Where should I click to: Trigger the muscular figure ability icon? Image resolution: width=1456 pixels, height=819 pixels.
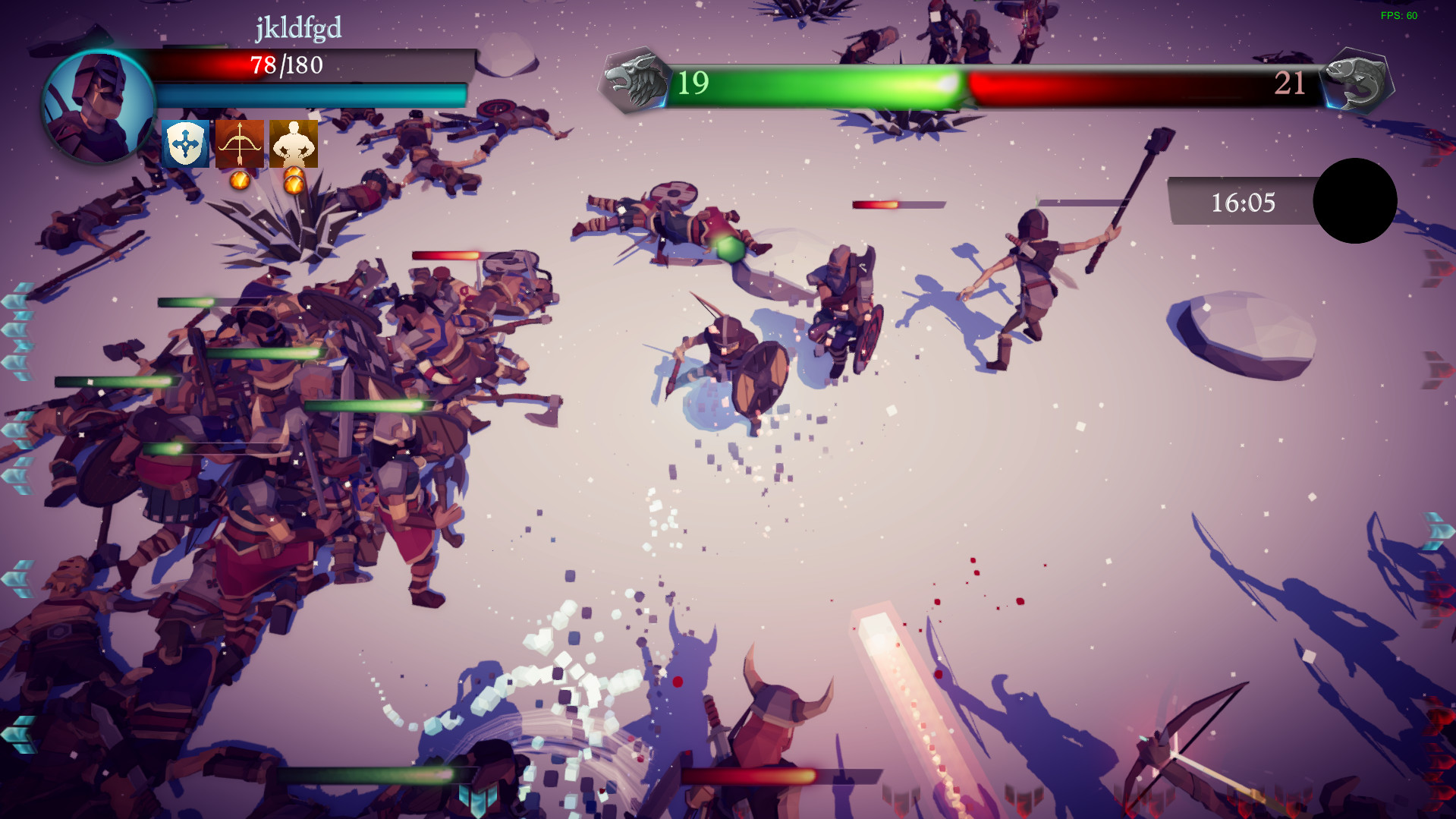(x=294, y=143)
